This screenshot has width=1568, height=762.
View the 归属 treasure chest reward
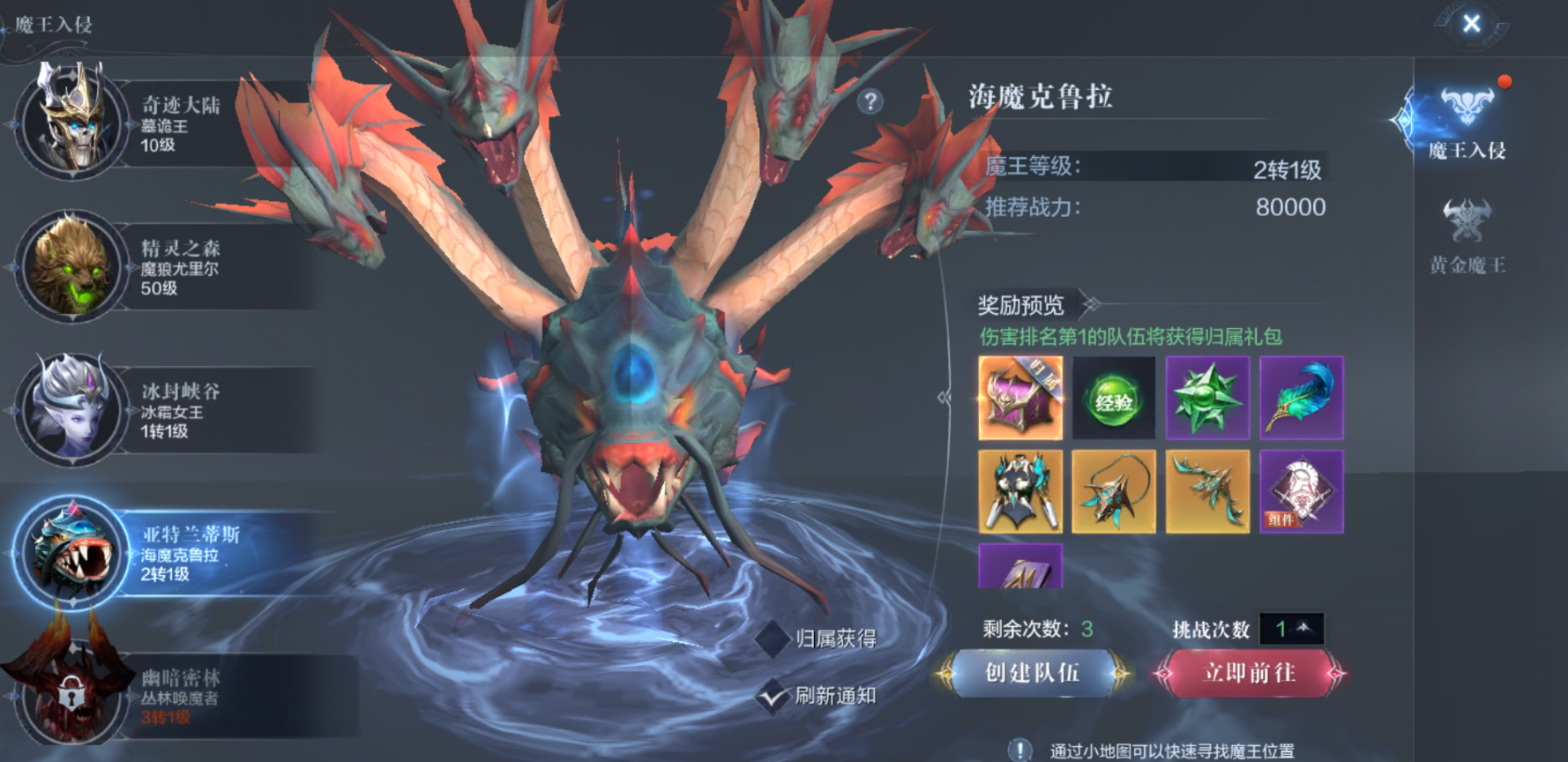[x=1020, y=398]
